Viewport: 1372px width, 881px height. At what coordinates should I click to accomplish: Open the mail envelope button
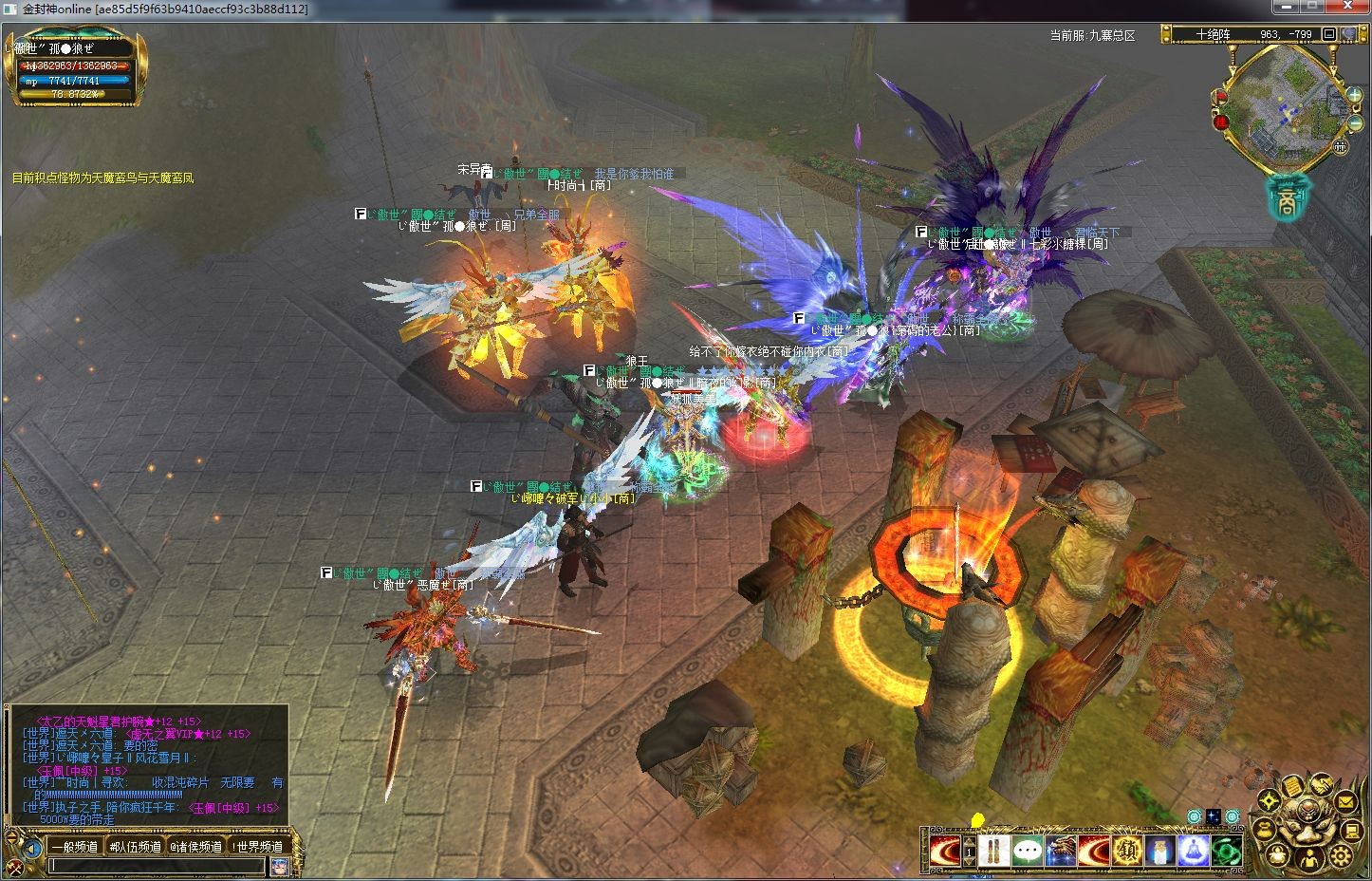click(x=1345, y=803)
